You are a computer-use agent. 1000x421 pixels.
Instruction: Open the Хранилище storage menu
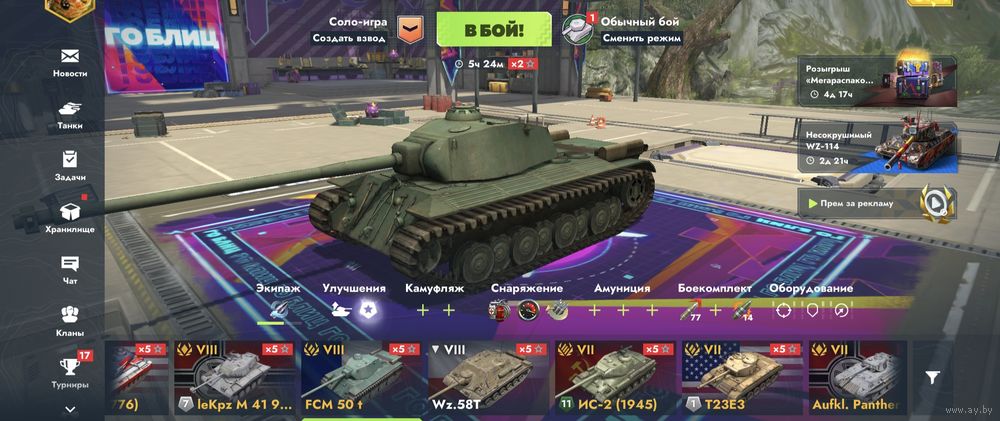pyautogui.click(x=70, y=217)
